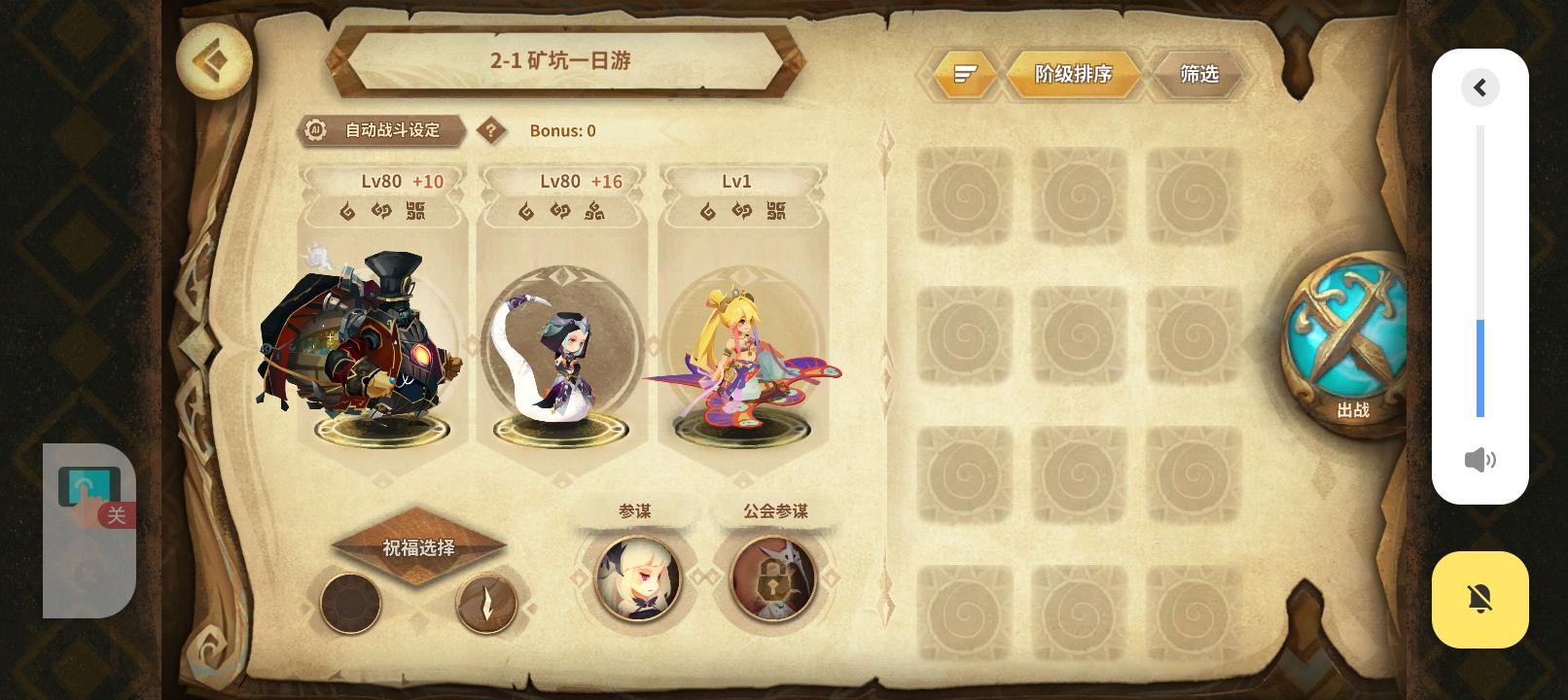Open the 筛选 filter options

coord(1198,74)
